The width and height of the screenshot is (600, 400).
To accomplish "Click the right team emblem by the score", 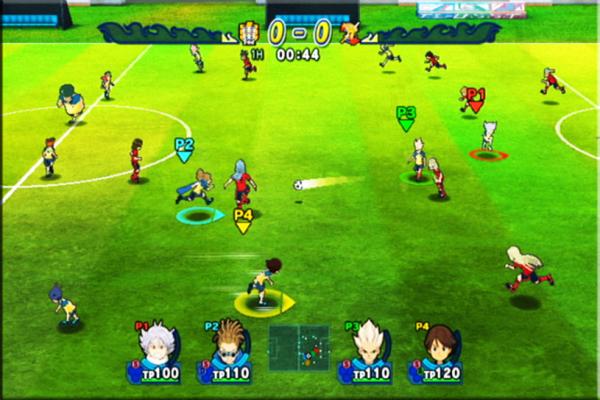I will pos(349,33).
